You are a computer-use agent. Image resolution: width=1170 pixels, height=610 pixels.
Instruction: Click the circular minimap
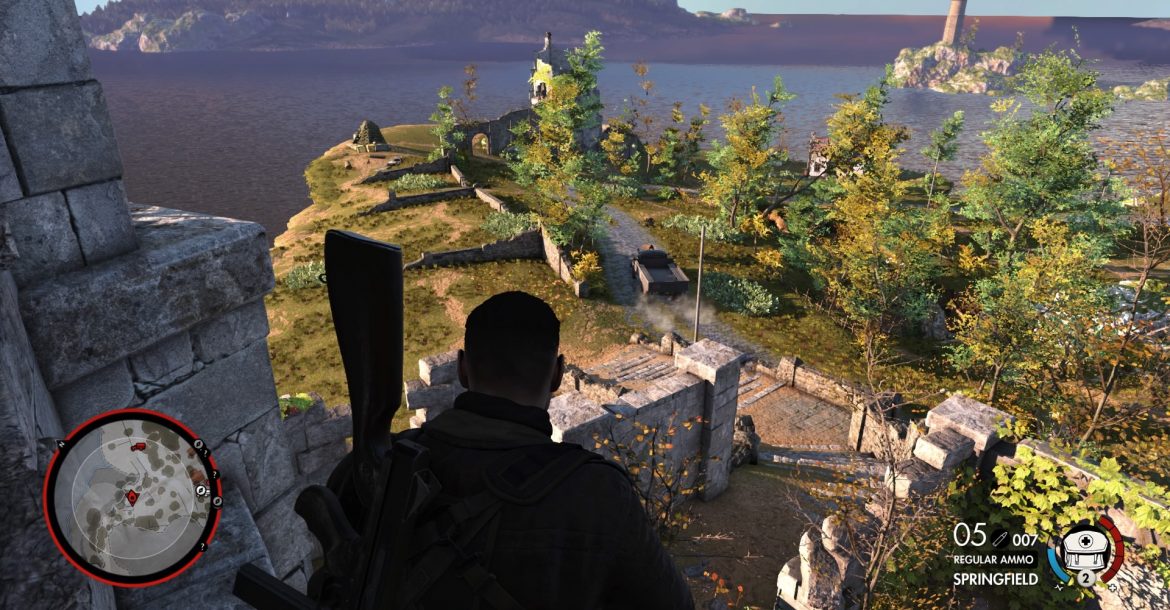[131, 495]
